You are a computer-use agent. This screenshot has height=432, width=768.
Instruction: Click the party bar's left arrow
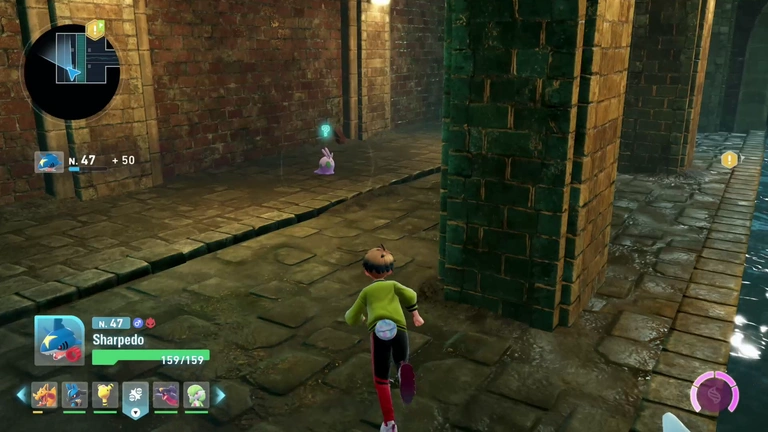21,395
